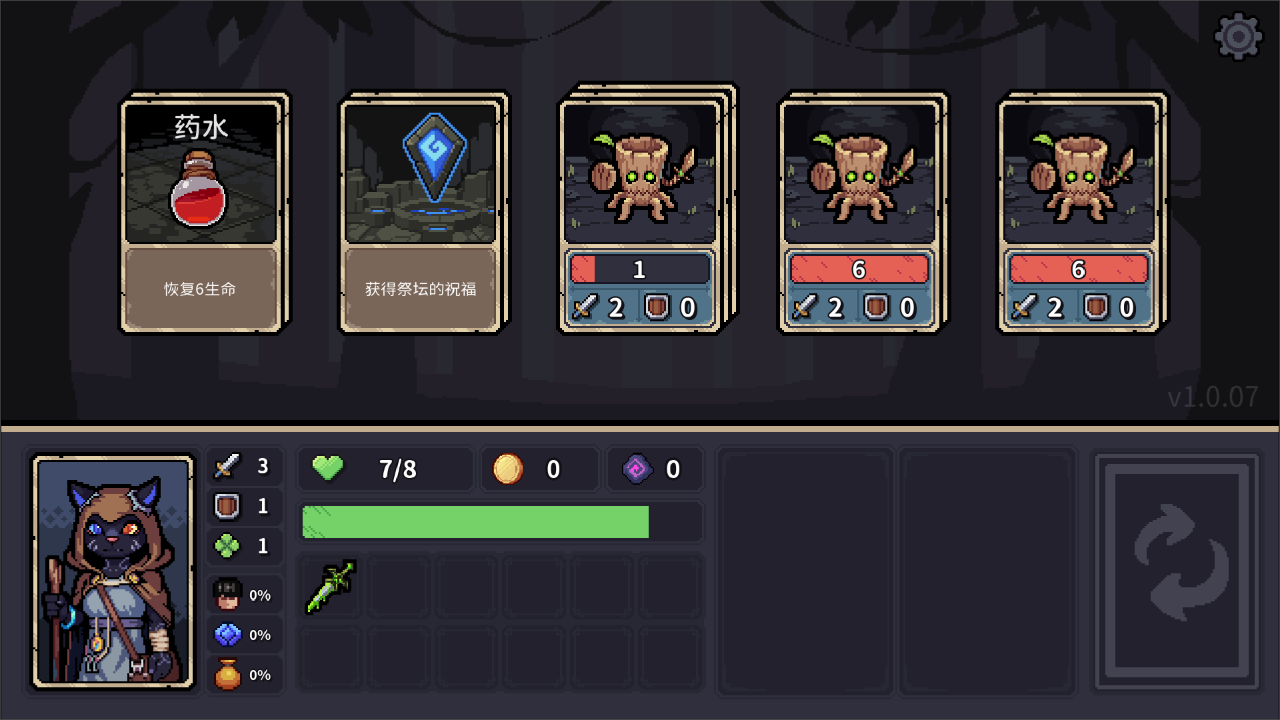This screenshot has width=1280, height=720.
Task: Select the altar blessing card
Action: (420, 214)
